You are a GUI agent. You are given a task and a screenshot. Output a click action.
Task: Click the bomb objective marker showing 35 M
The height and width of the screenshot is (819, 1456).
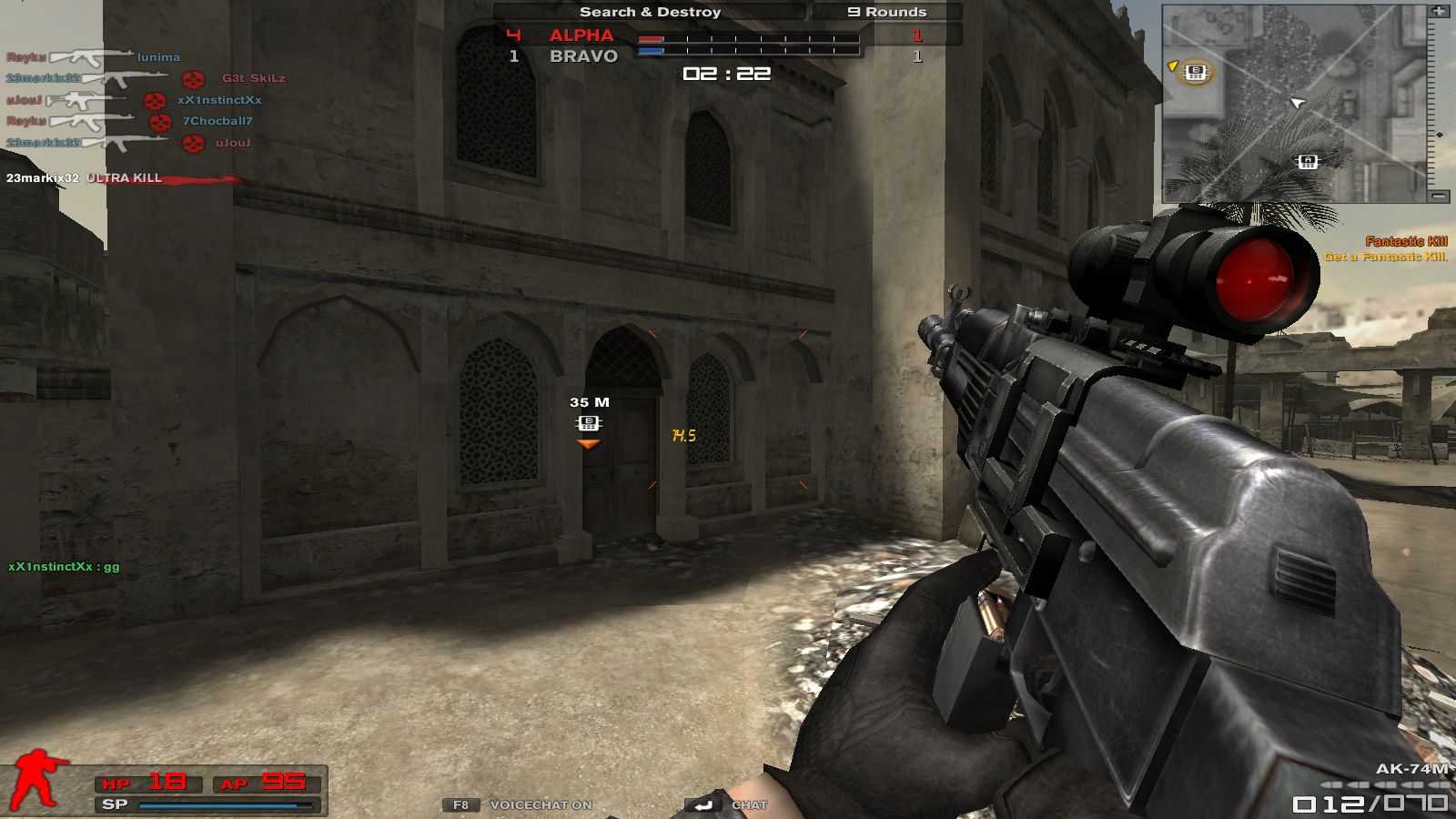click(589, 423)
